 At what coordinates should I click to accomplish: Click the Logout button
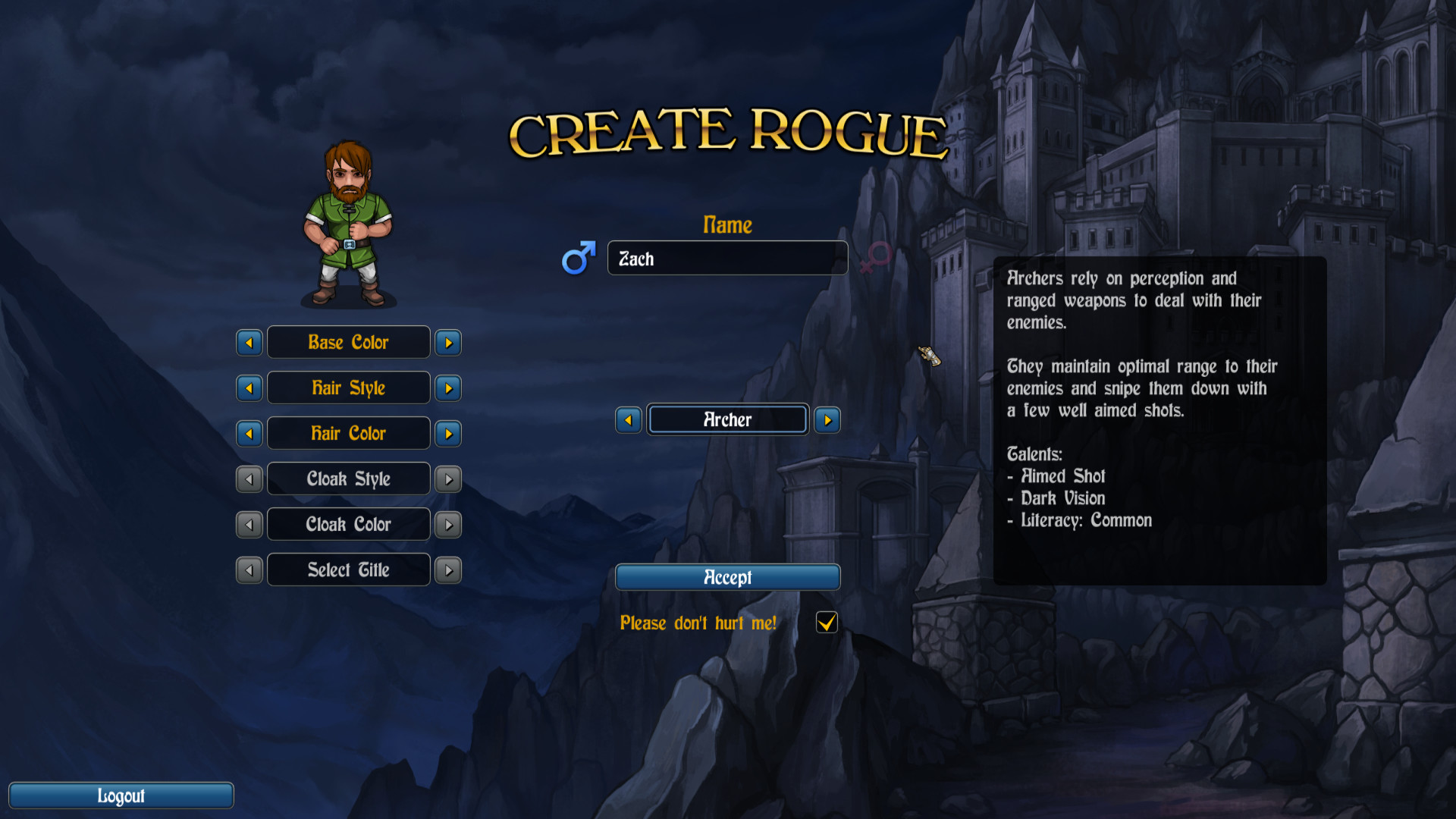click(121, 795)
